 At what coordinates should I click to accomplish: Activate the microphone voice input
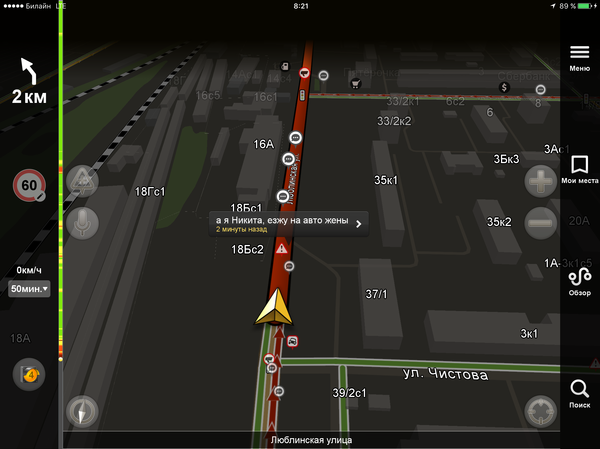click(82, 222)
